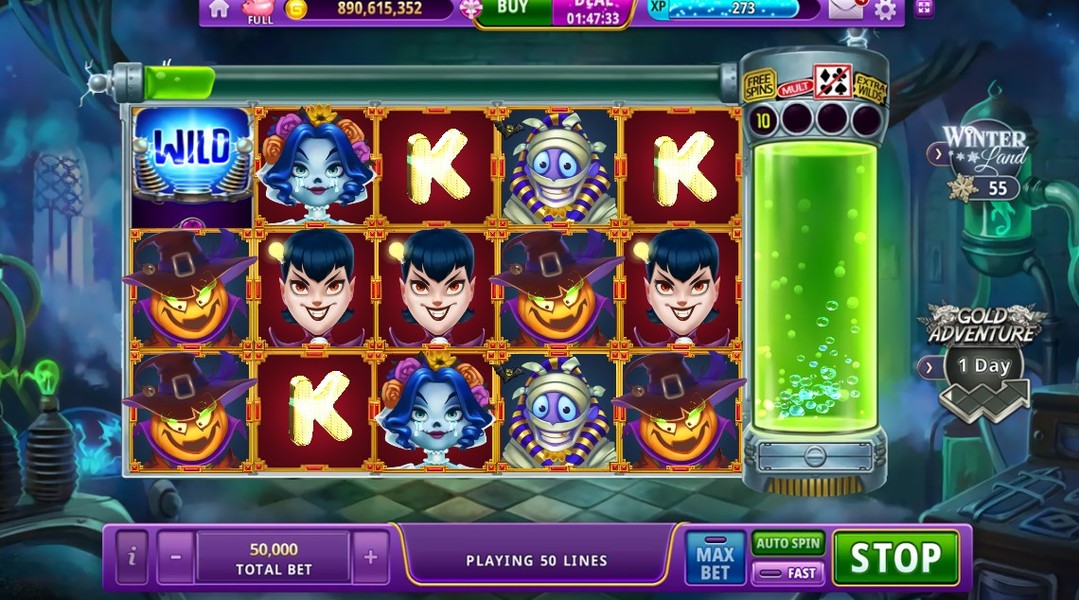Open the paytable info button
Screen dimensions: 1079x600
coord(132,557)
